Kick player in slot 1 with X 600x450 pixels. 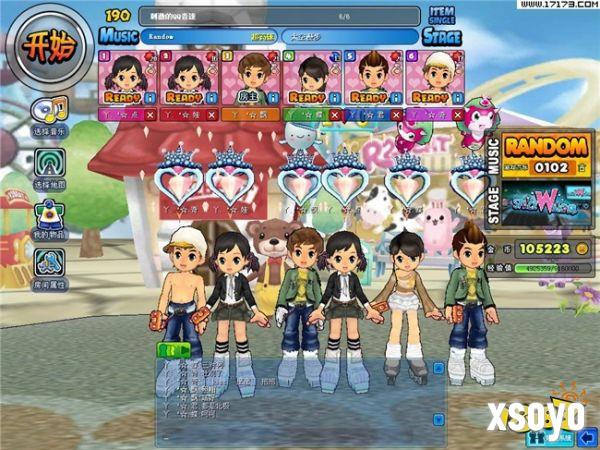[150, 116]
